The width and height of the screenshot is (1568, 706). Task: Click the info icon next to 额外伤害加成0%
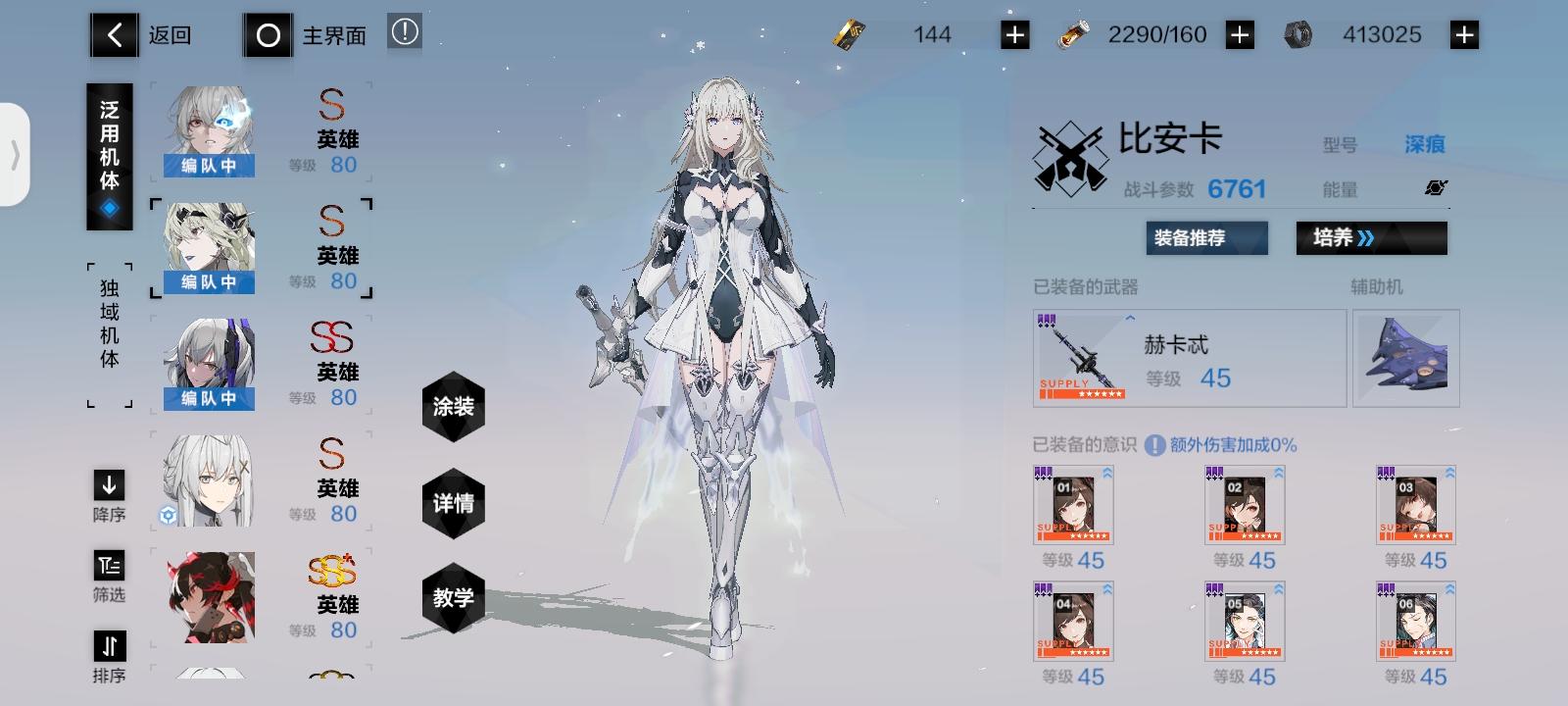[1156, 444]
